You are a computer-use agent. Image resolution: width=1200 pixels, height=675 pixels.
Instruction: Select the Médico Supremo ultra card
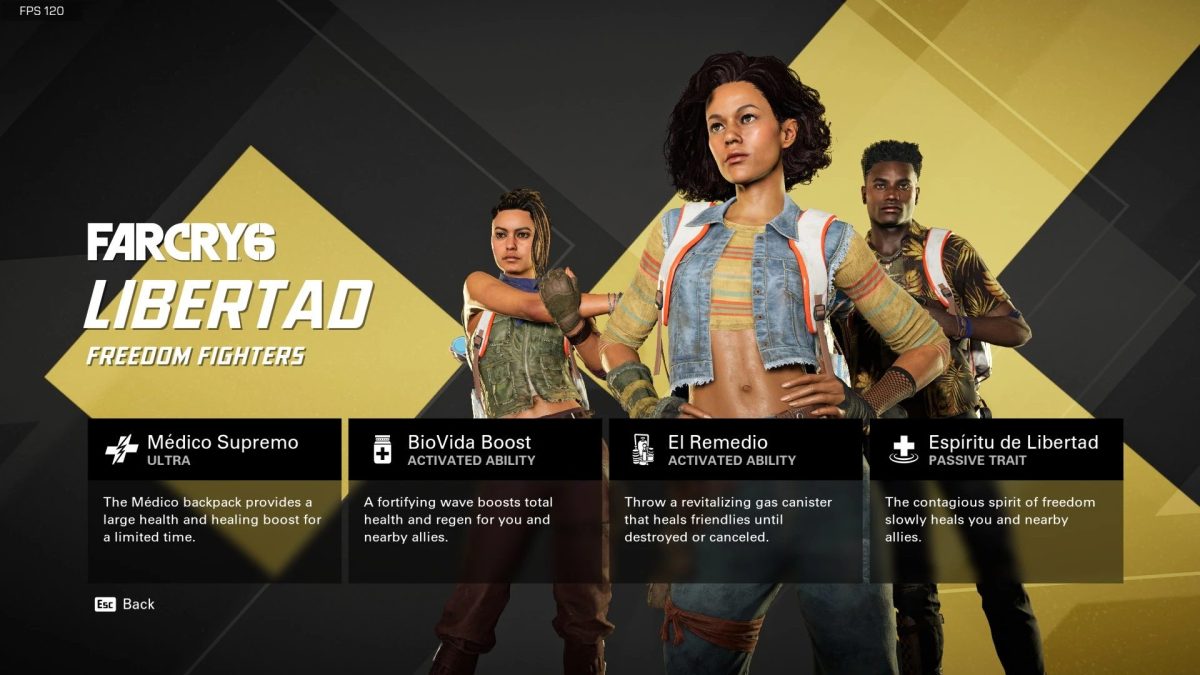(x=214, y=500)
